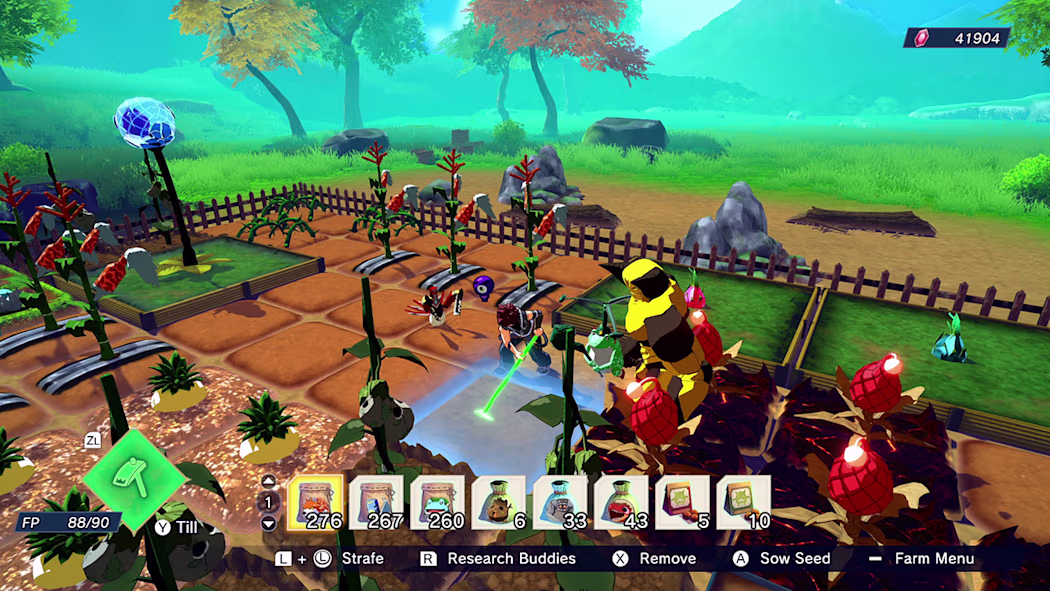
Task: Click the hotbar page up arrow
Action: (268, 482)
